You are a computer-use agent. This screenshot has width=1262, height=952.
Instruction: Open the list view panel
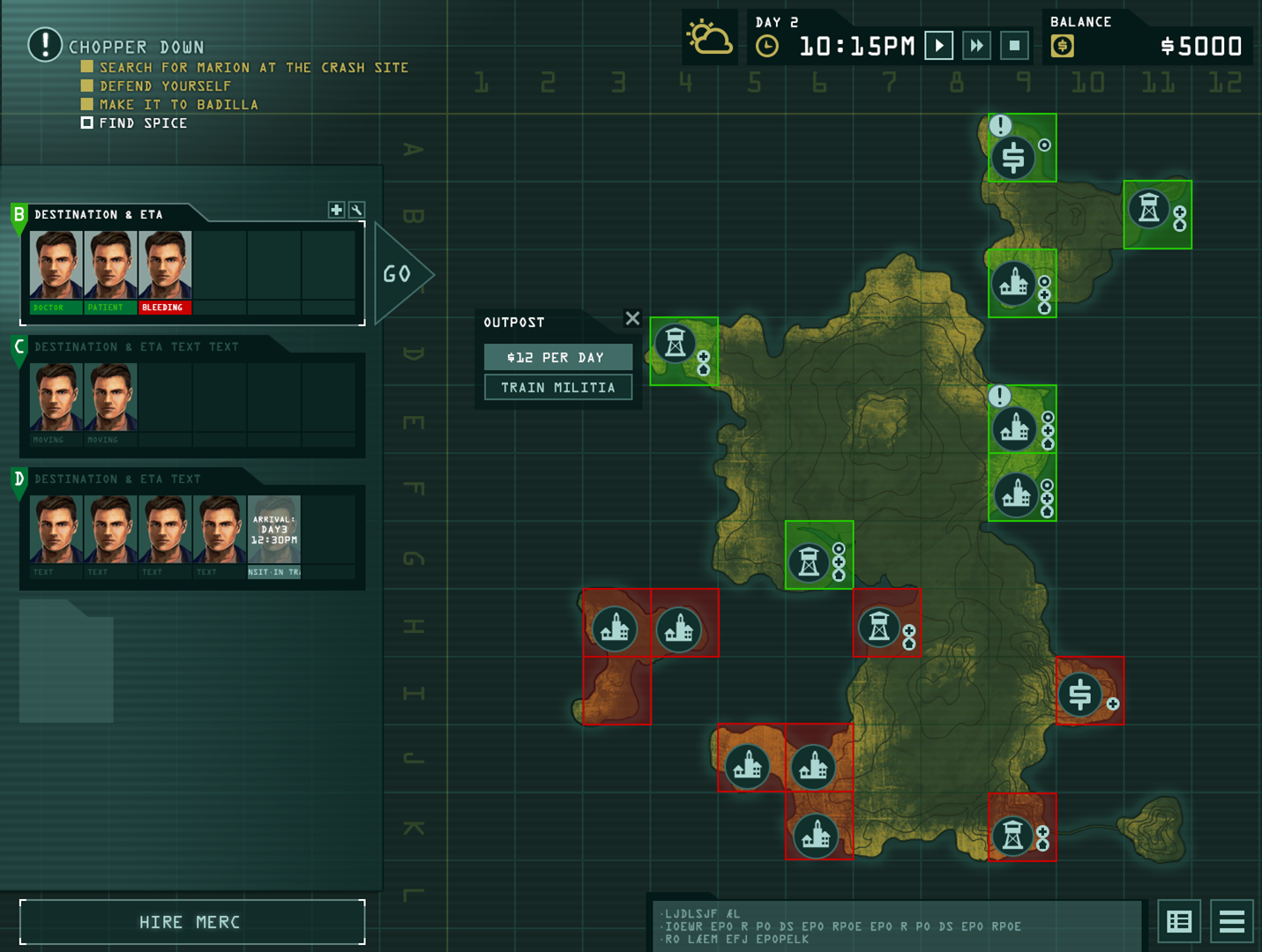pos(1179,922)
